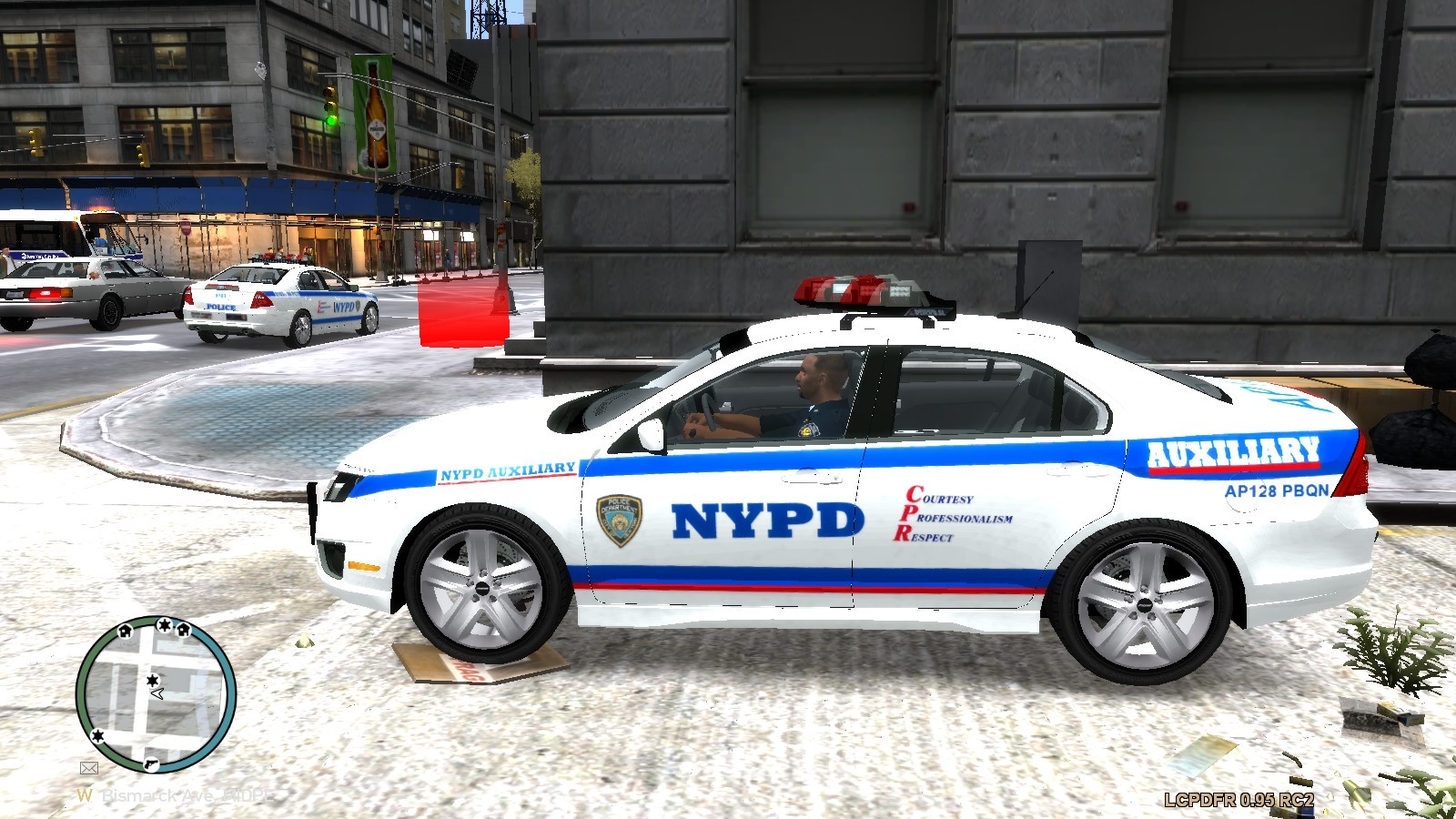Viewport: 1456px width, 819px height.
Task: Select the safehouse home icon on the radar edge
Action: point(125,631)
